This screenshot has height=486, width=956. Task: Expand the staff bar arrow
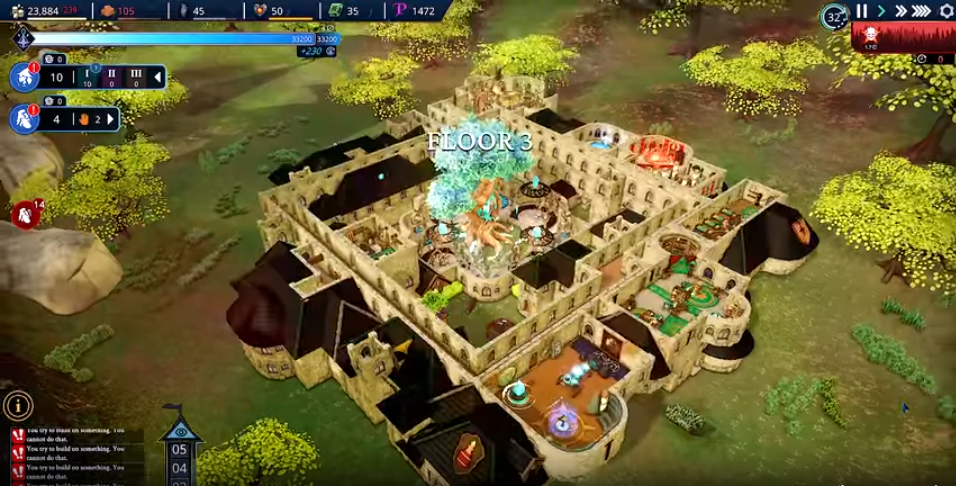(111, 120)
